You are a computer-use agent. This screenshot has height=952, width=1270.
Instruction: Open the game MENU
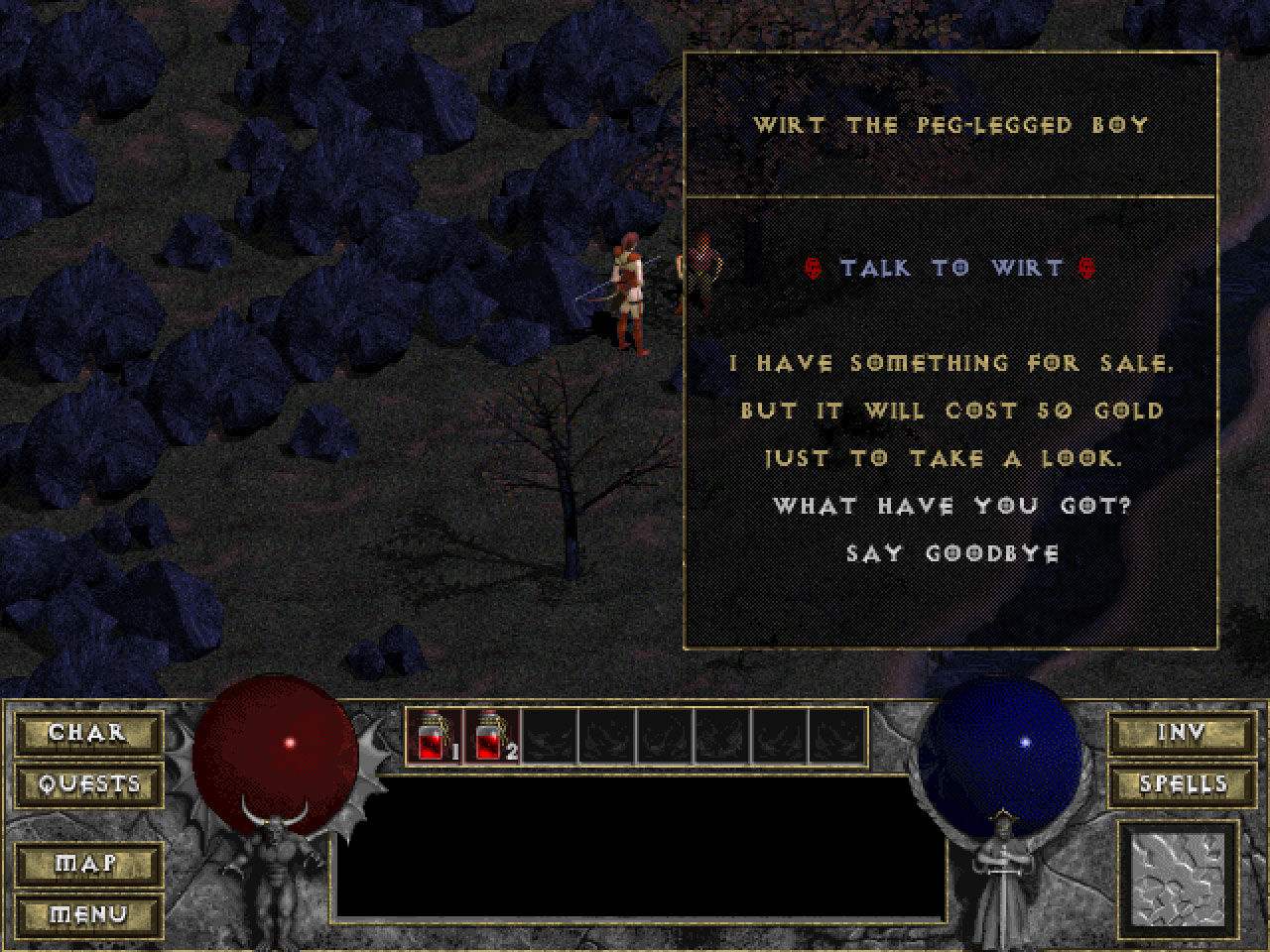(88, 914)
